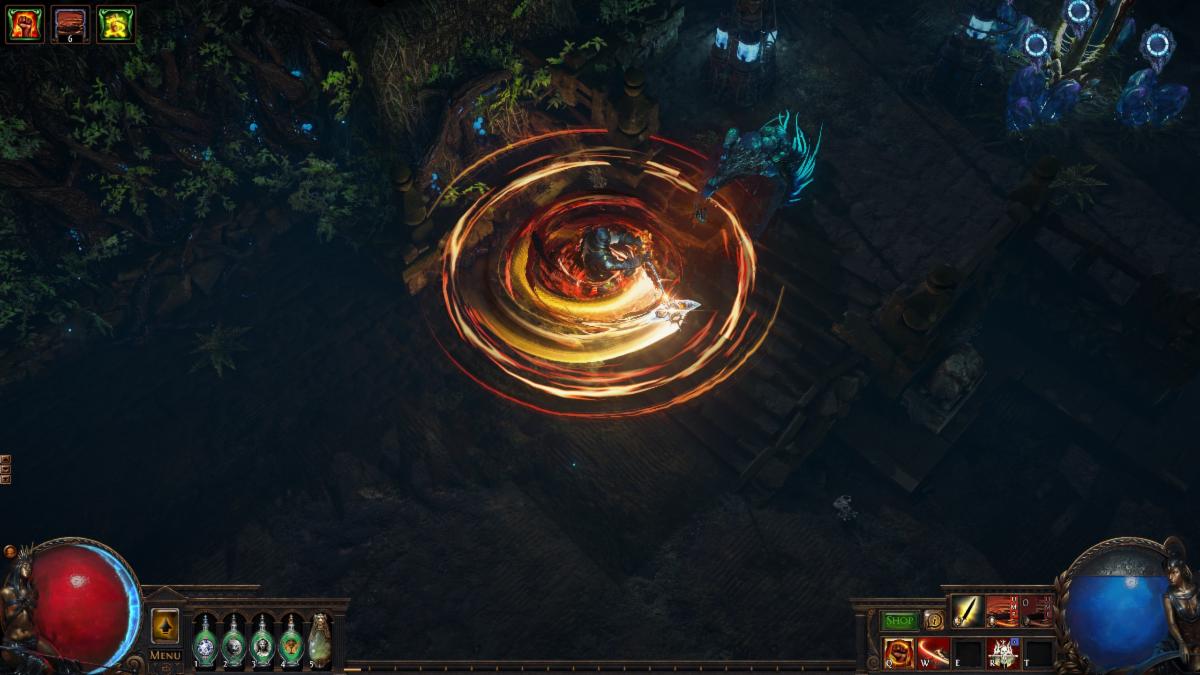Use the pale flask in slot 5

[320, 640]
